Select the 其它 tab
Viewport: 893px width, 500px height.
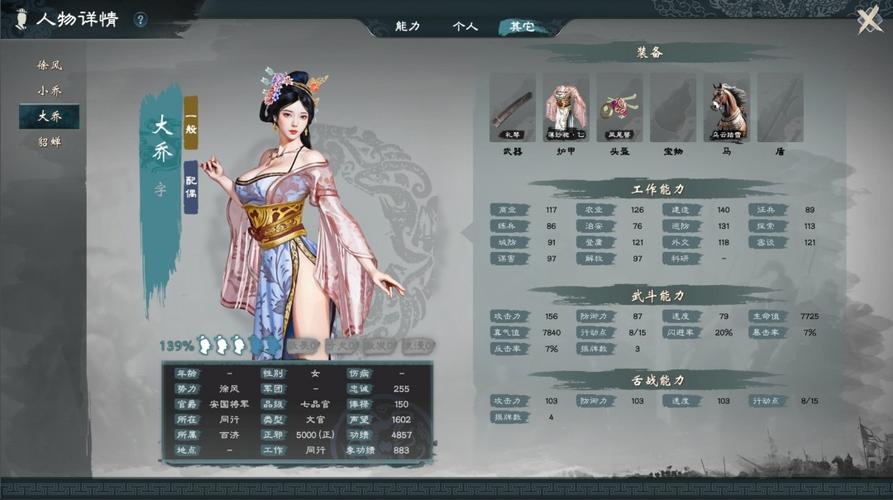(521, 27)
